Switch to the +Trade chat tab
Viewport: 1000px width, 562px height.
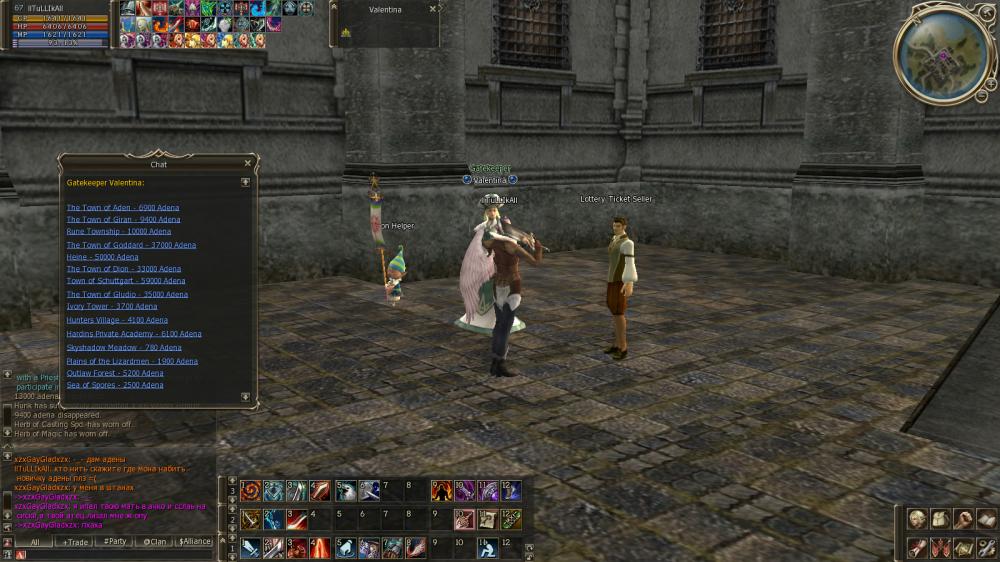(x=75, y=541)
